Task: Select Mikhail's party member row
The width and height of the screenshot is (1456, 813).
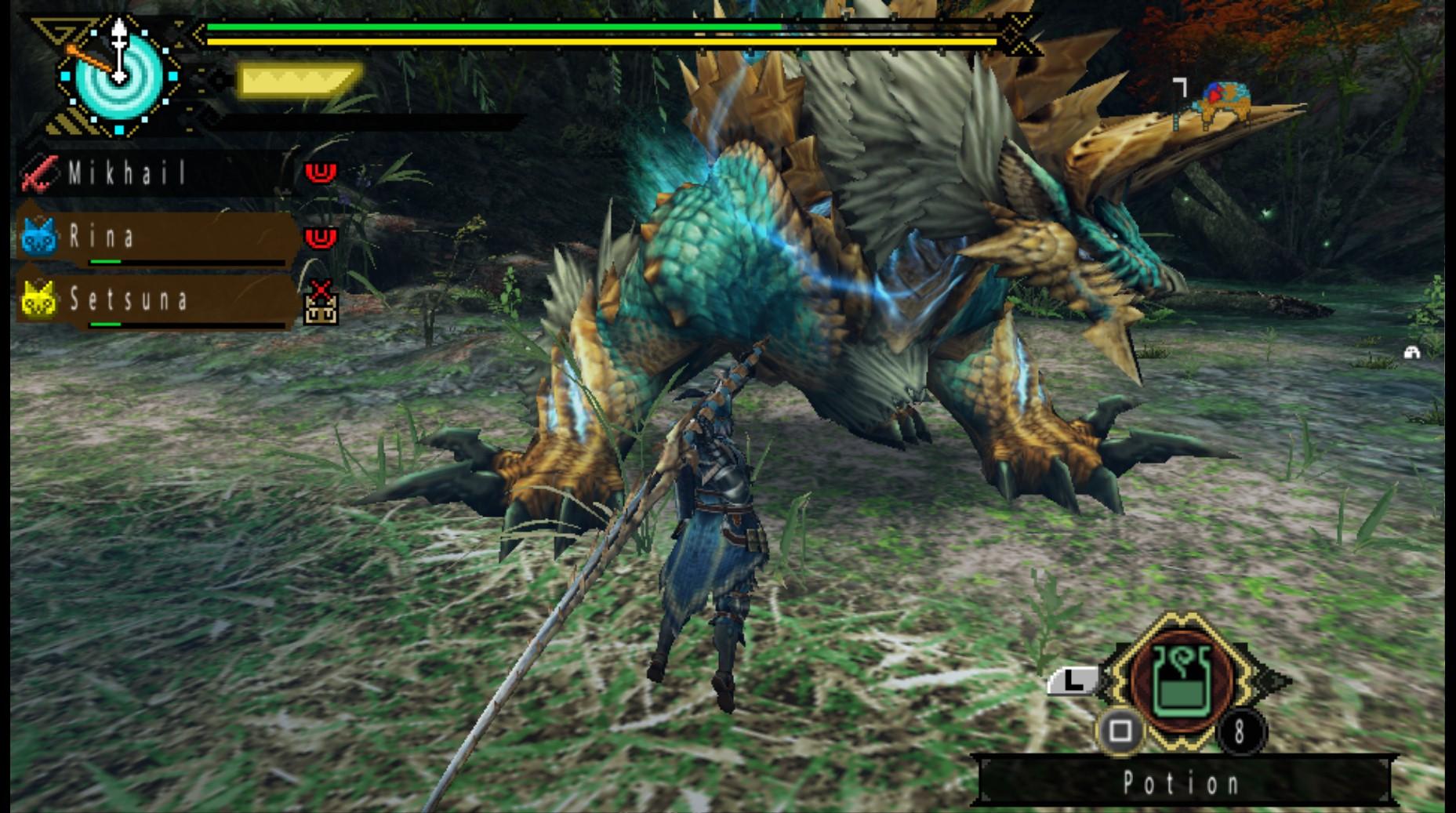Action: pyautogui.click(x=157, y=172)
